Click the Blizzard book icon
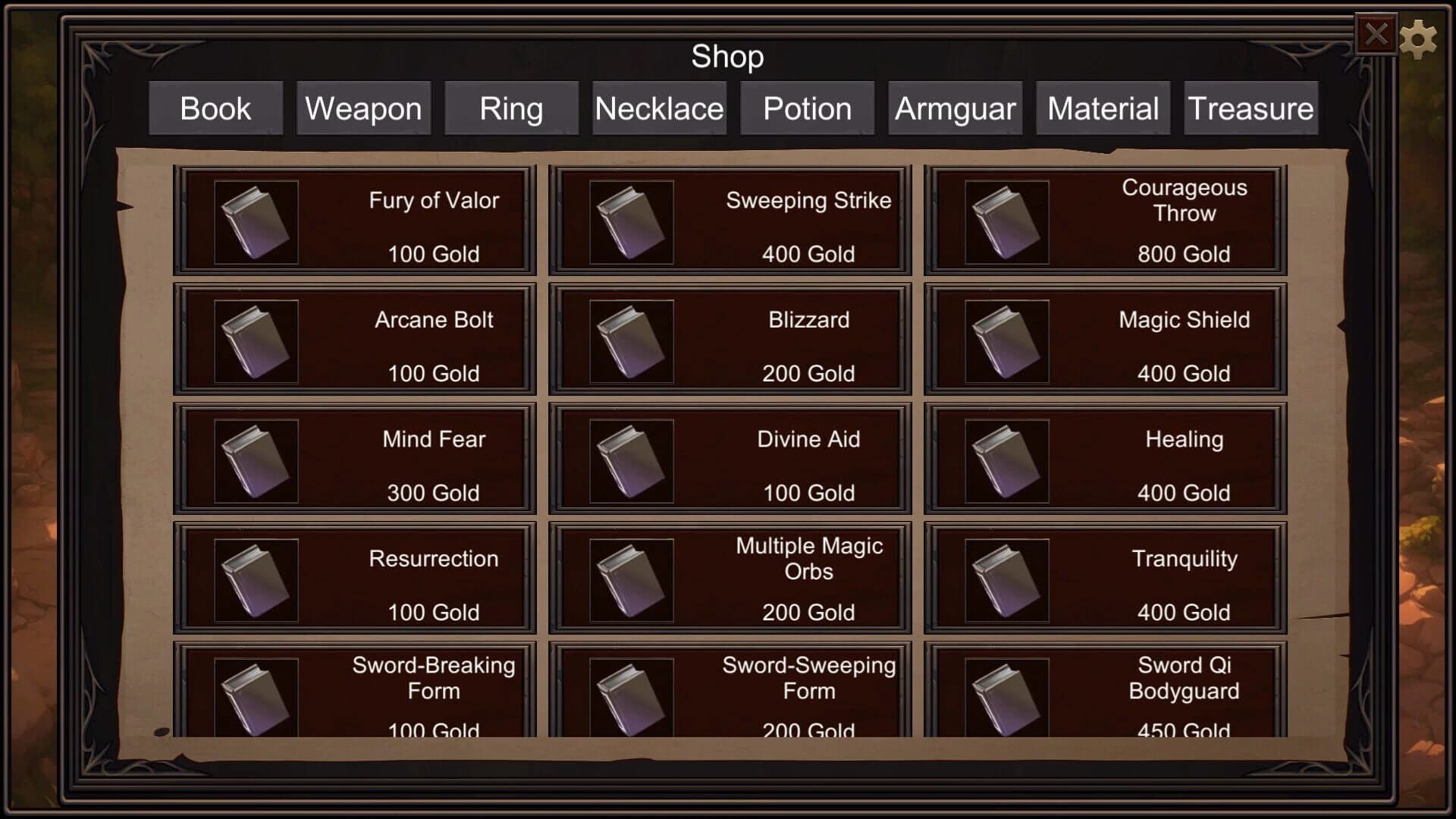The image size is (1456, 819). (x=629, y=340)
